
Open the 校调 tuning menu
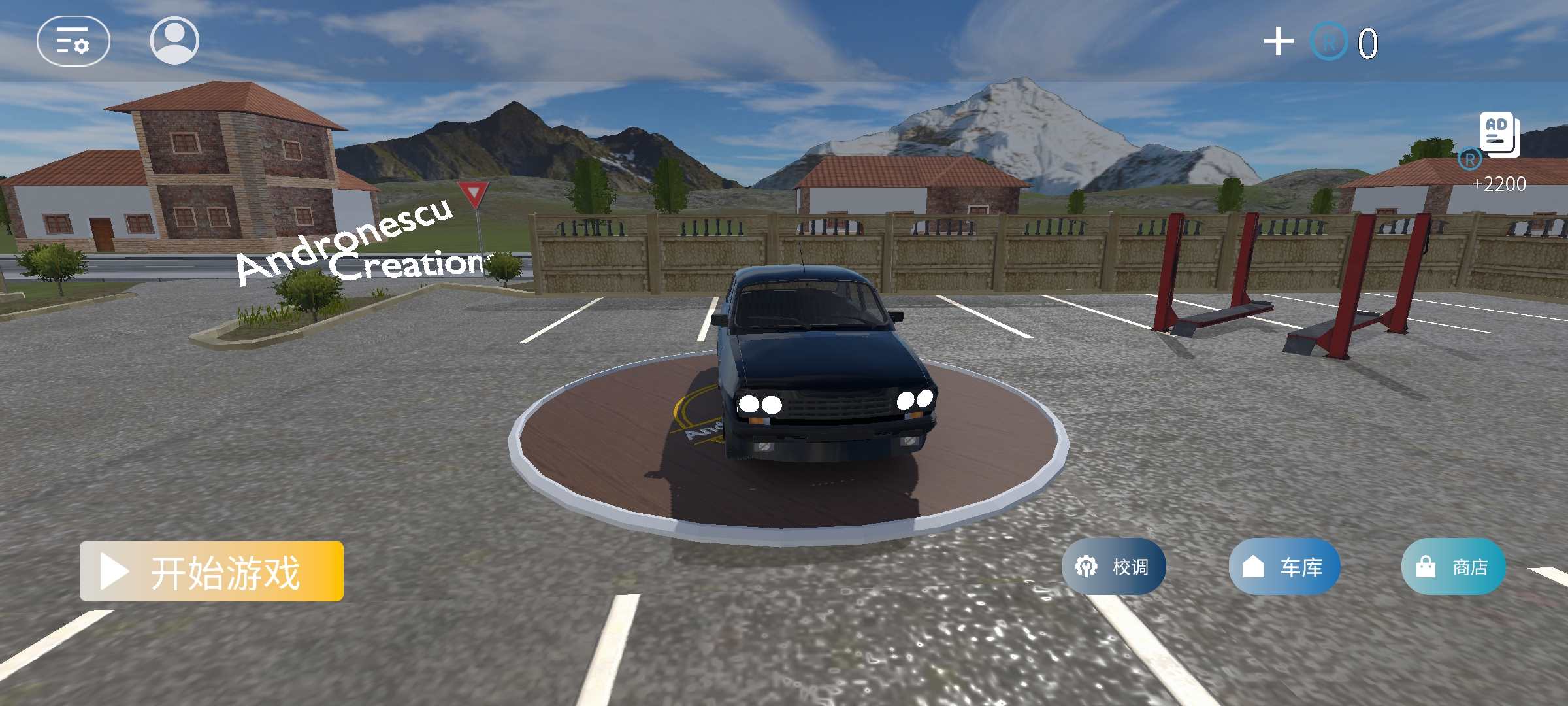point(1113,566)
